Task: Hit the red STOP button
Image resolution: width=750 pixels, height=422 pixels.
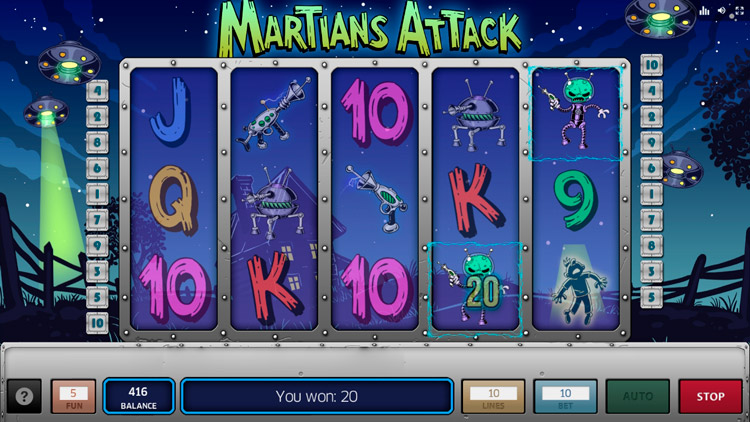Action: tap(710, 396)
